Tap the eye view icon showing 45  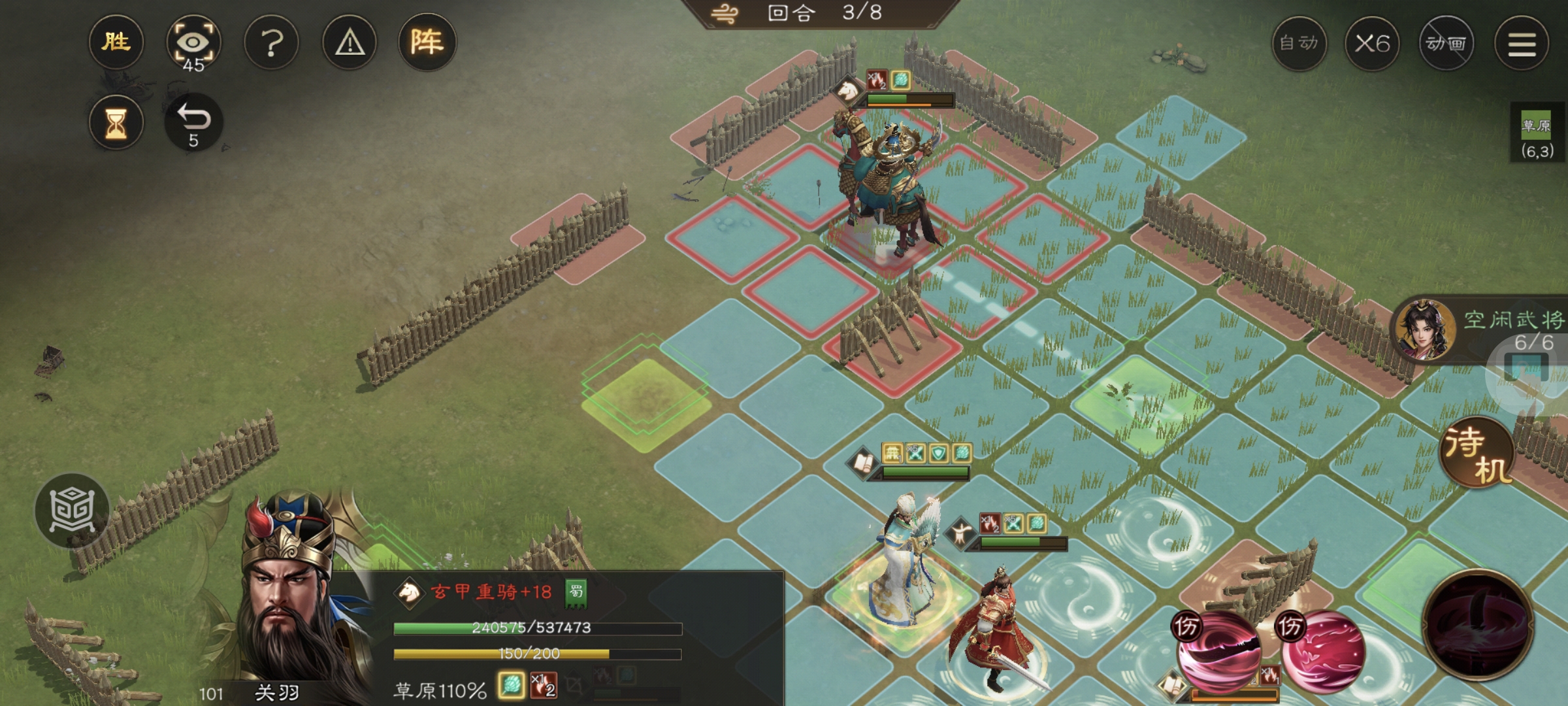pos(193,43)
